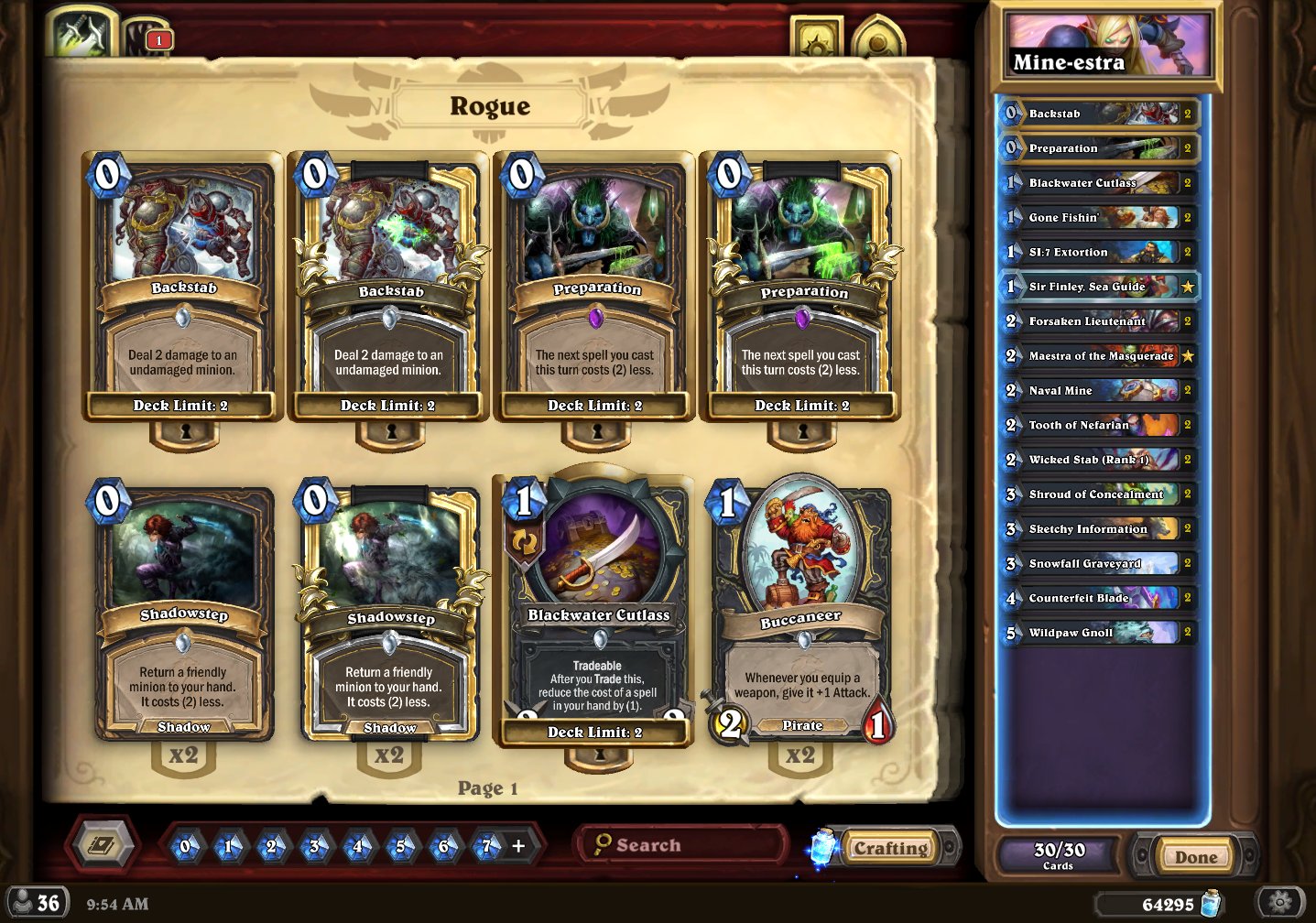Click the golden star on Sir Finley, Sea Guide
The image size is (1316, 923).
point(1189,287)
